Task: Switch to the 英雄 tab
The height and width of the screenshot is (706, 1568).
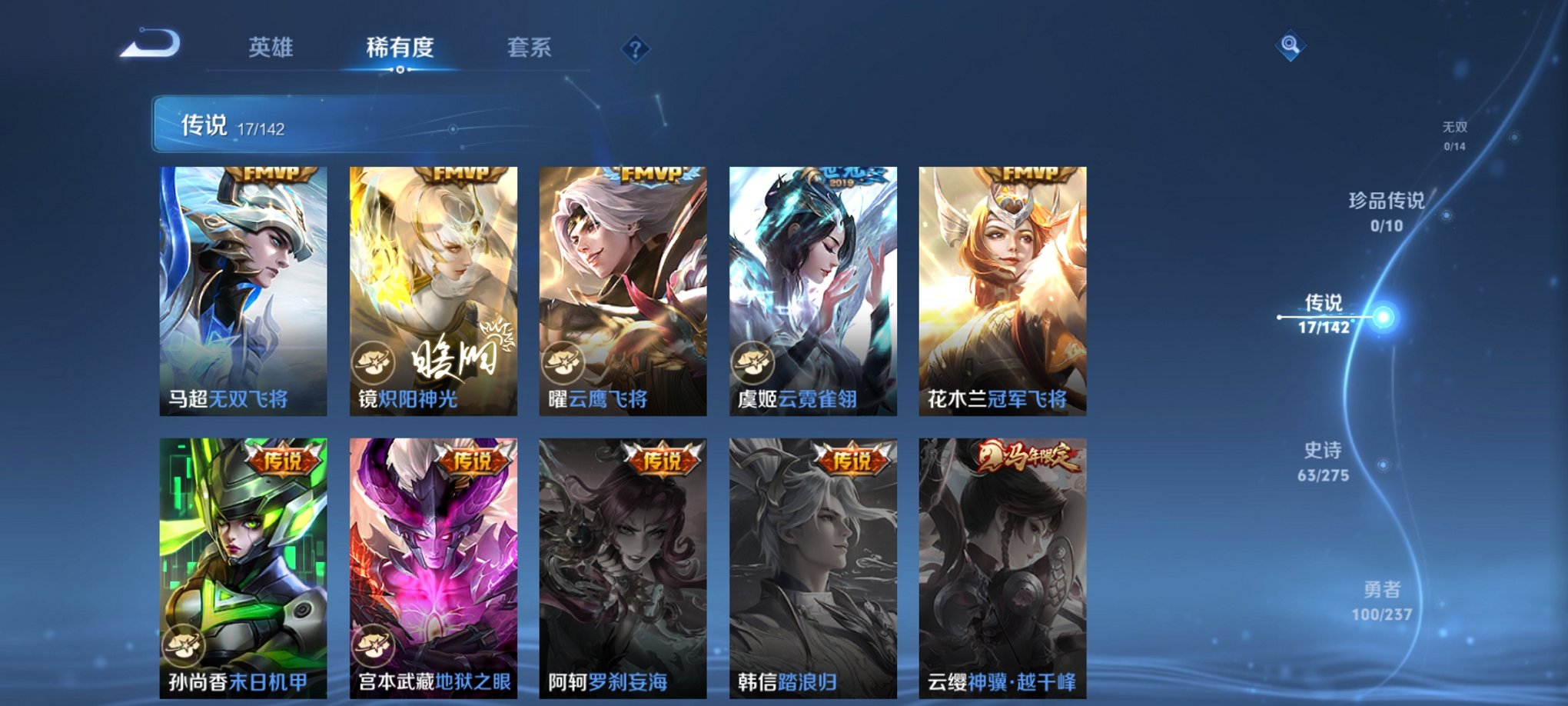Action: pos(273,46)
